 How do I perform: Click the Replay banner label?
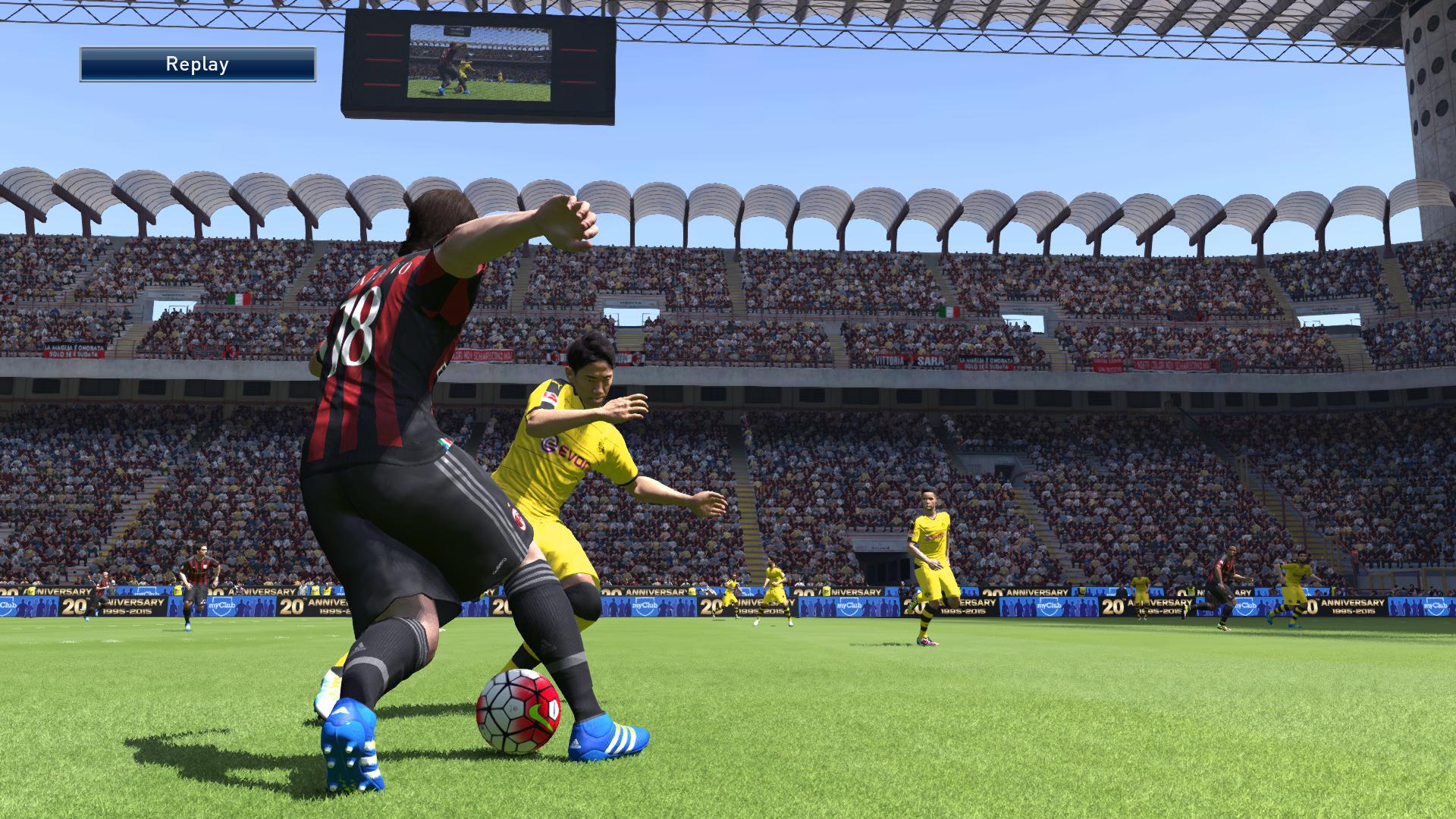(197, 64)
